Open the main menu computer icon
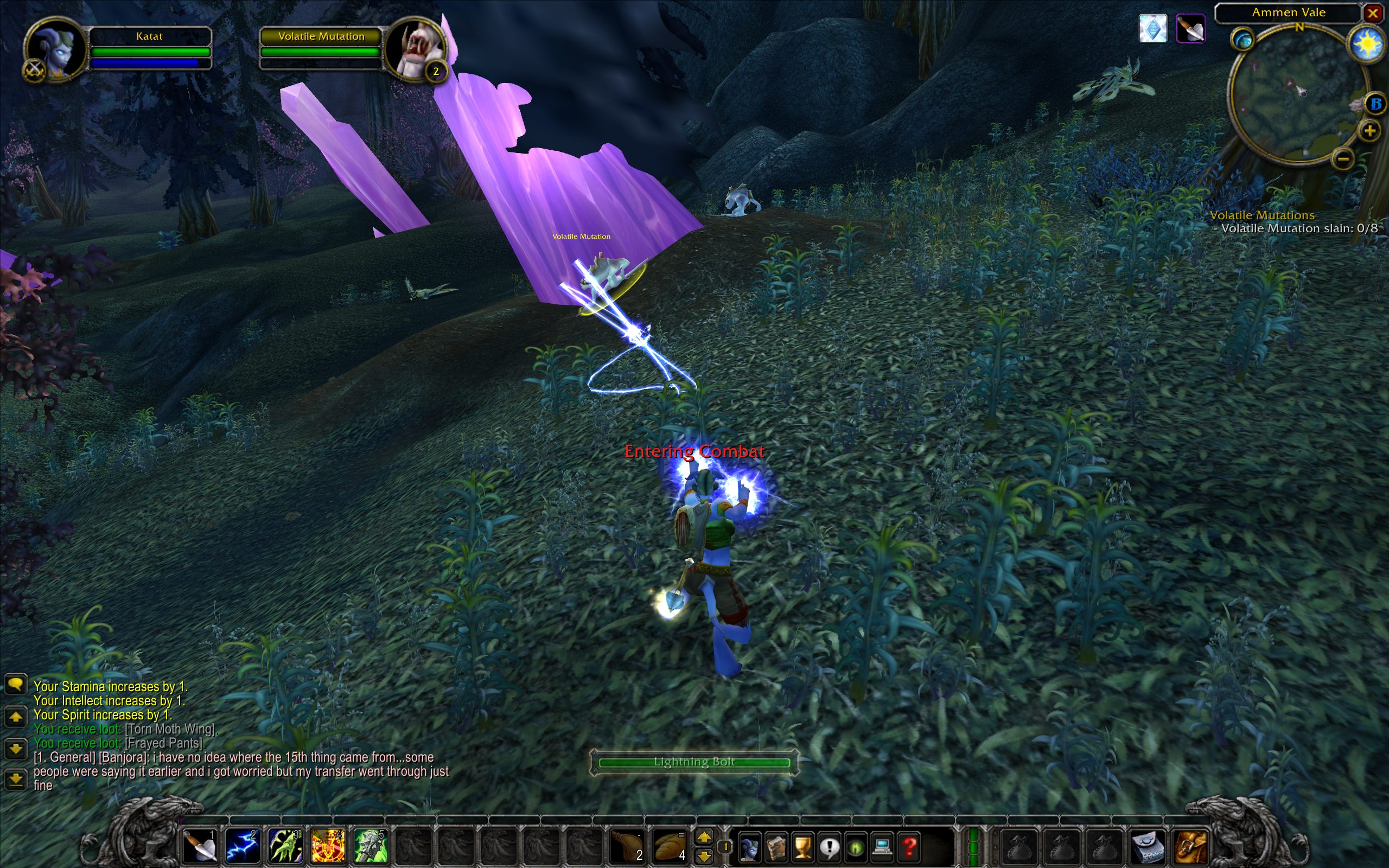Screen dimensions: 1389x868 pos(882,847)
